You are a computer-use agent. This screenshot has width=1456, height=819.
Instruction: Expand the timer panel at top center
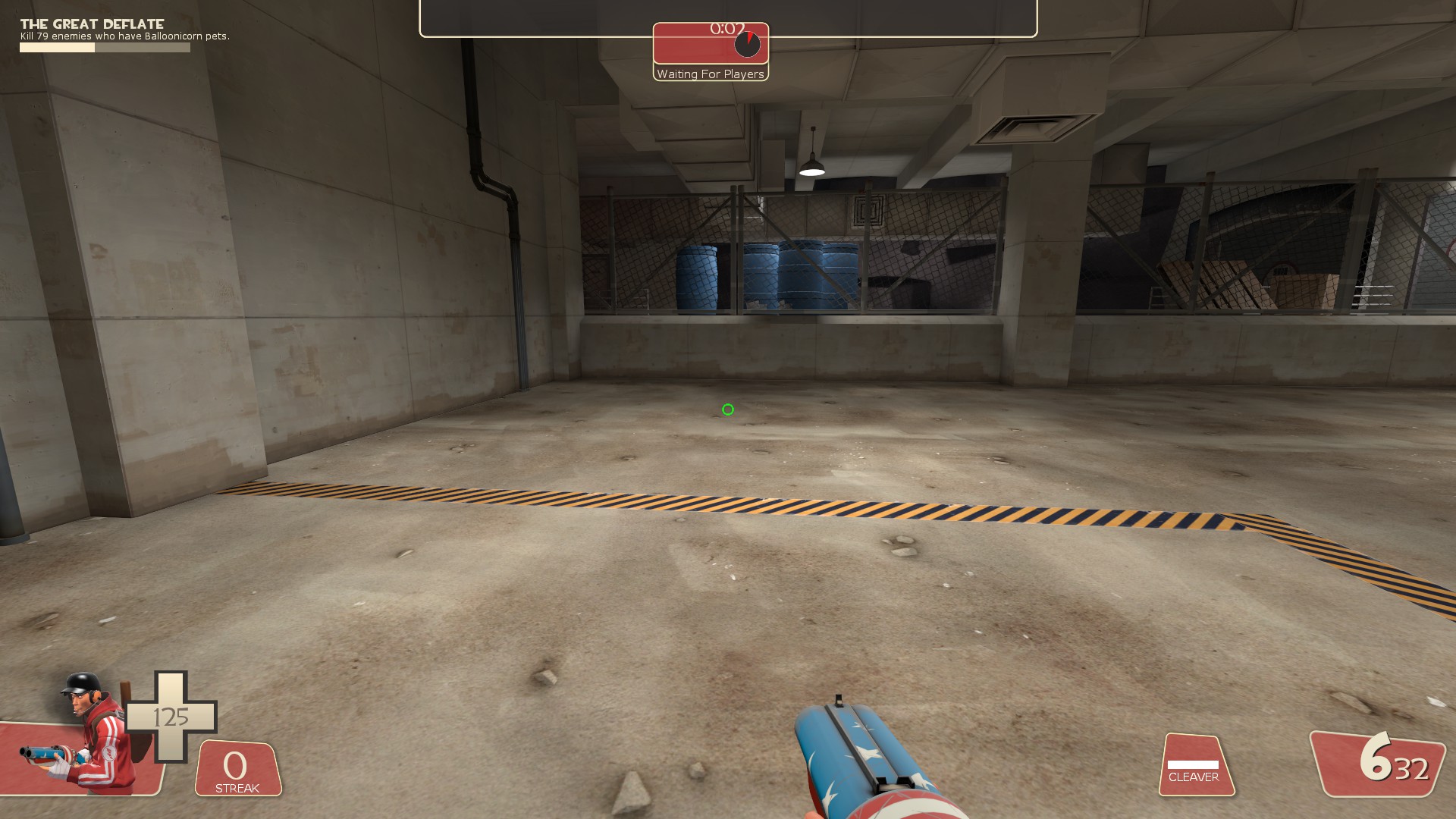coord(711,45)
